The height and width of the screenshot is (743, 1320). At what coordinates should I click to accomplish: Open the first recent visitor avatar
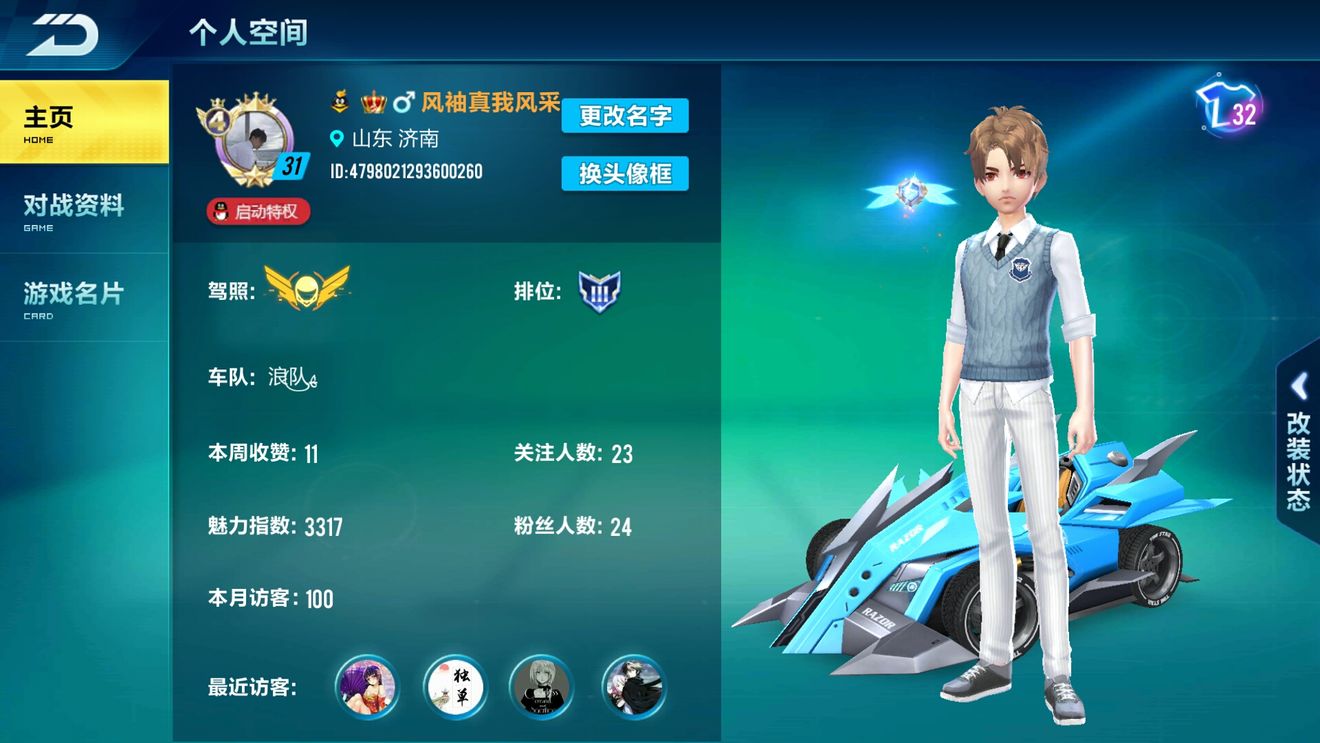[365, 687]
